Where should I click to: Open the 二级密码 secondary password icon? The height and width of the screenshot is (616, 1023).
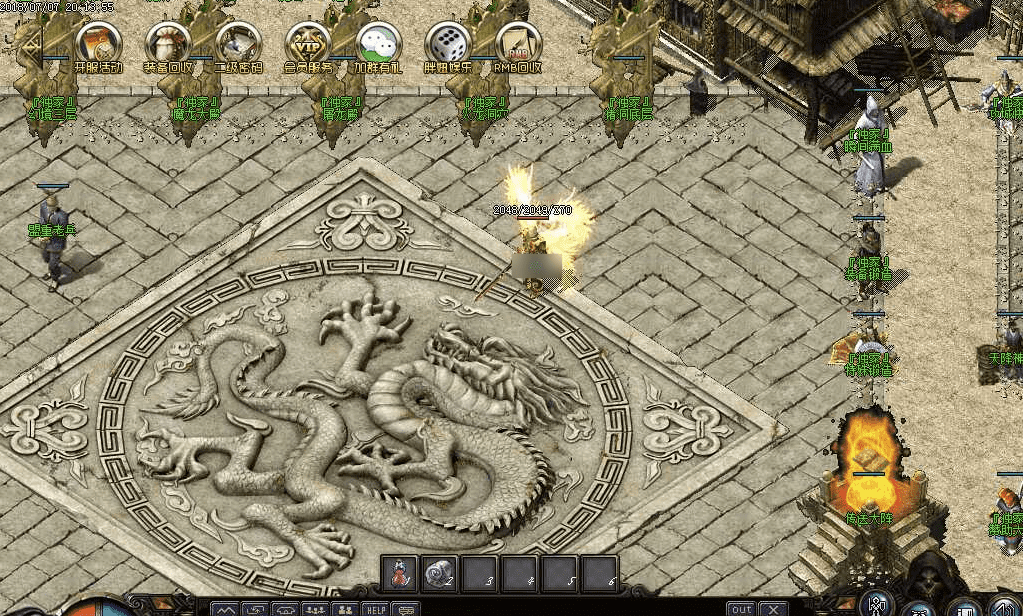tap(239, 43)
